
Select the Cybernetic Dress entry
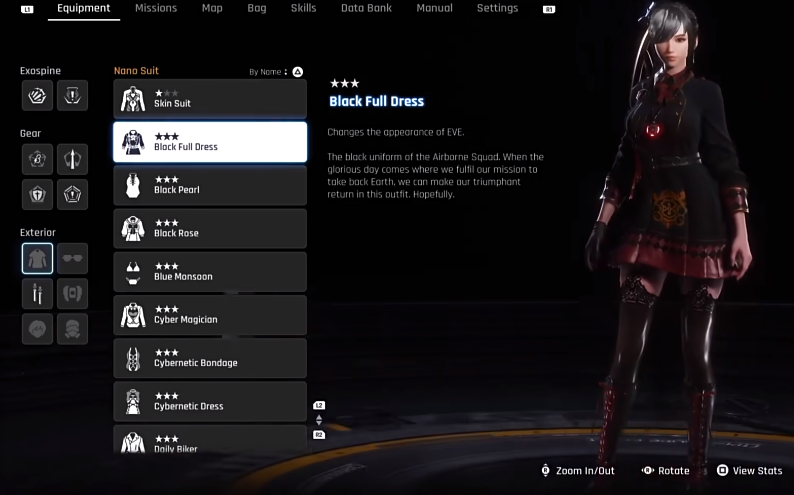click(210, 401)
